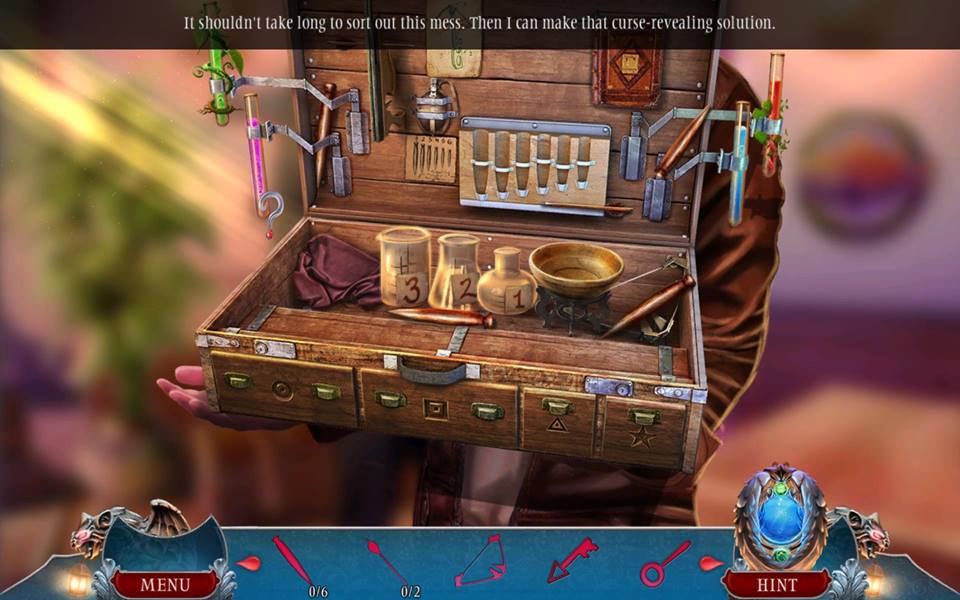Select the red key silhouette
The image size is (960, 600).
pos(571,559)
